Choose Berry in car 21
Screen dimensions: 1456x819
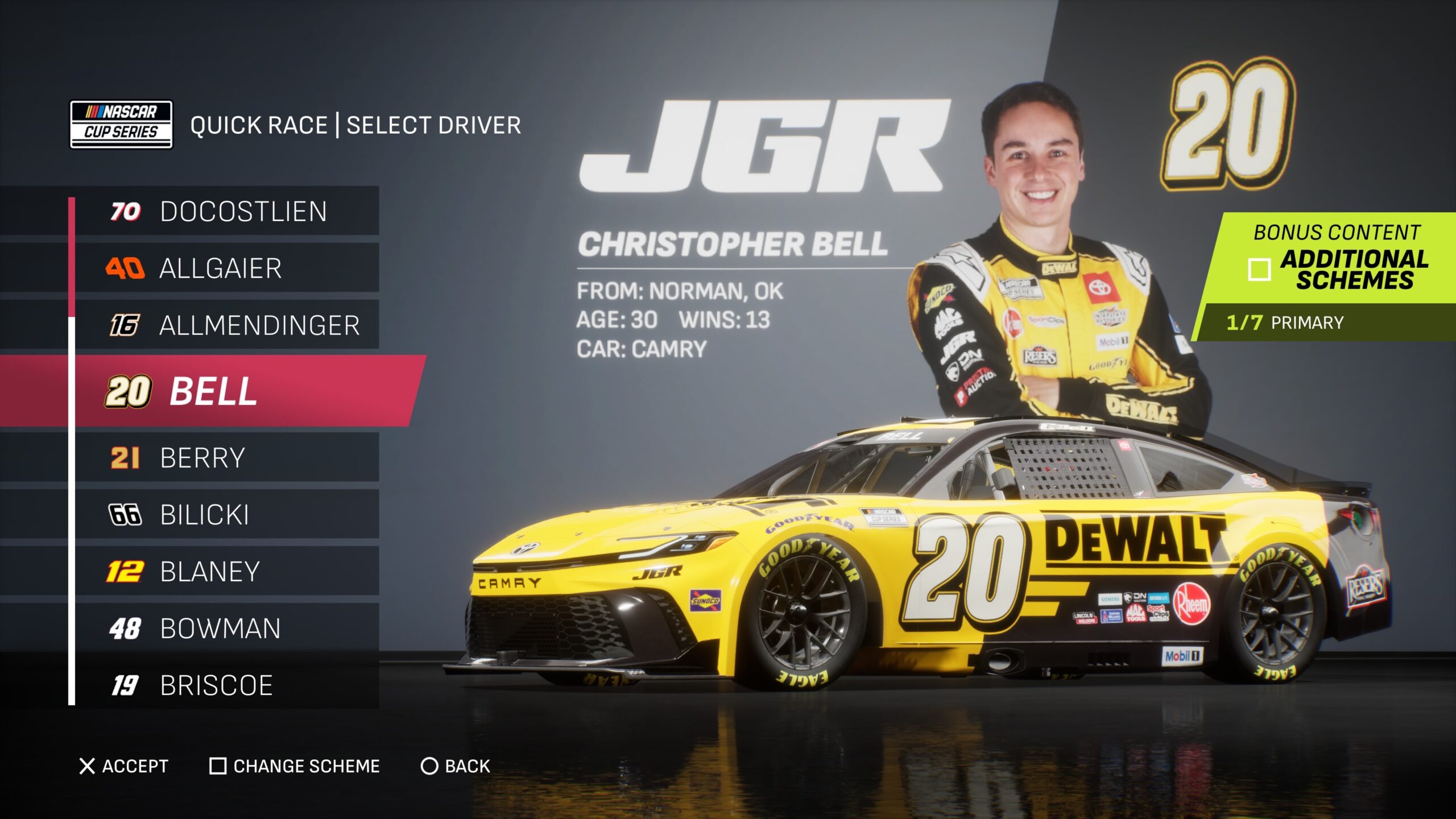click(227, 457)
